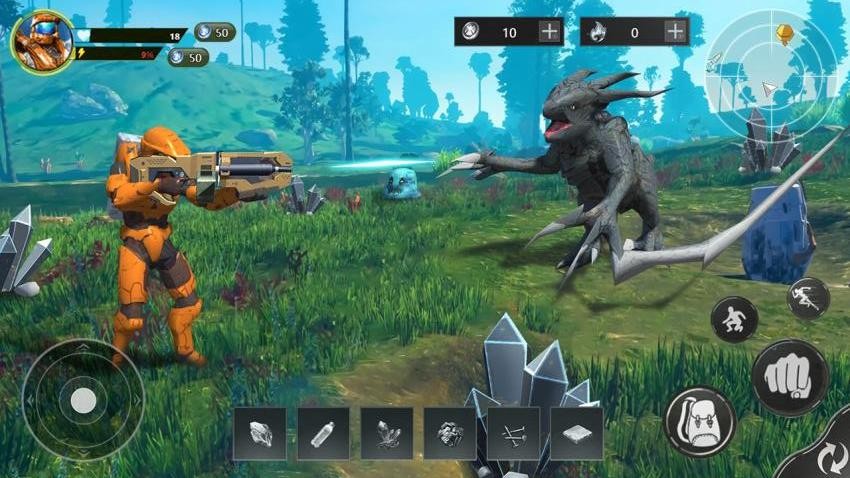The height and width of the screenshot is (478, 850).
Task: Select the water bottle hotbar slot
Action: pos(323,433)
